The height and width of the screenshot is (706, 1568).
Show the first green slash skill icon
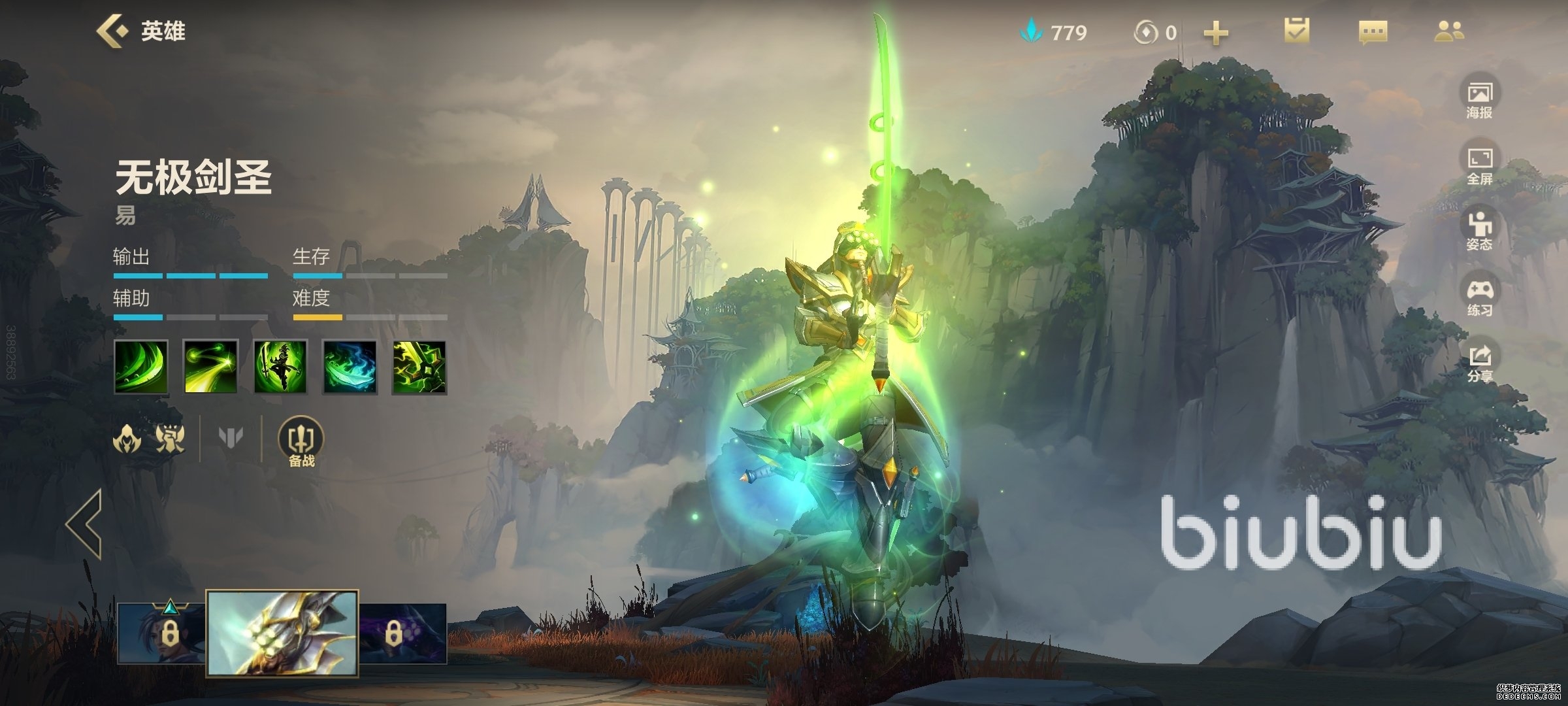point(141,367)
